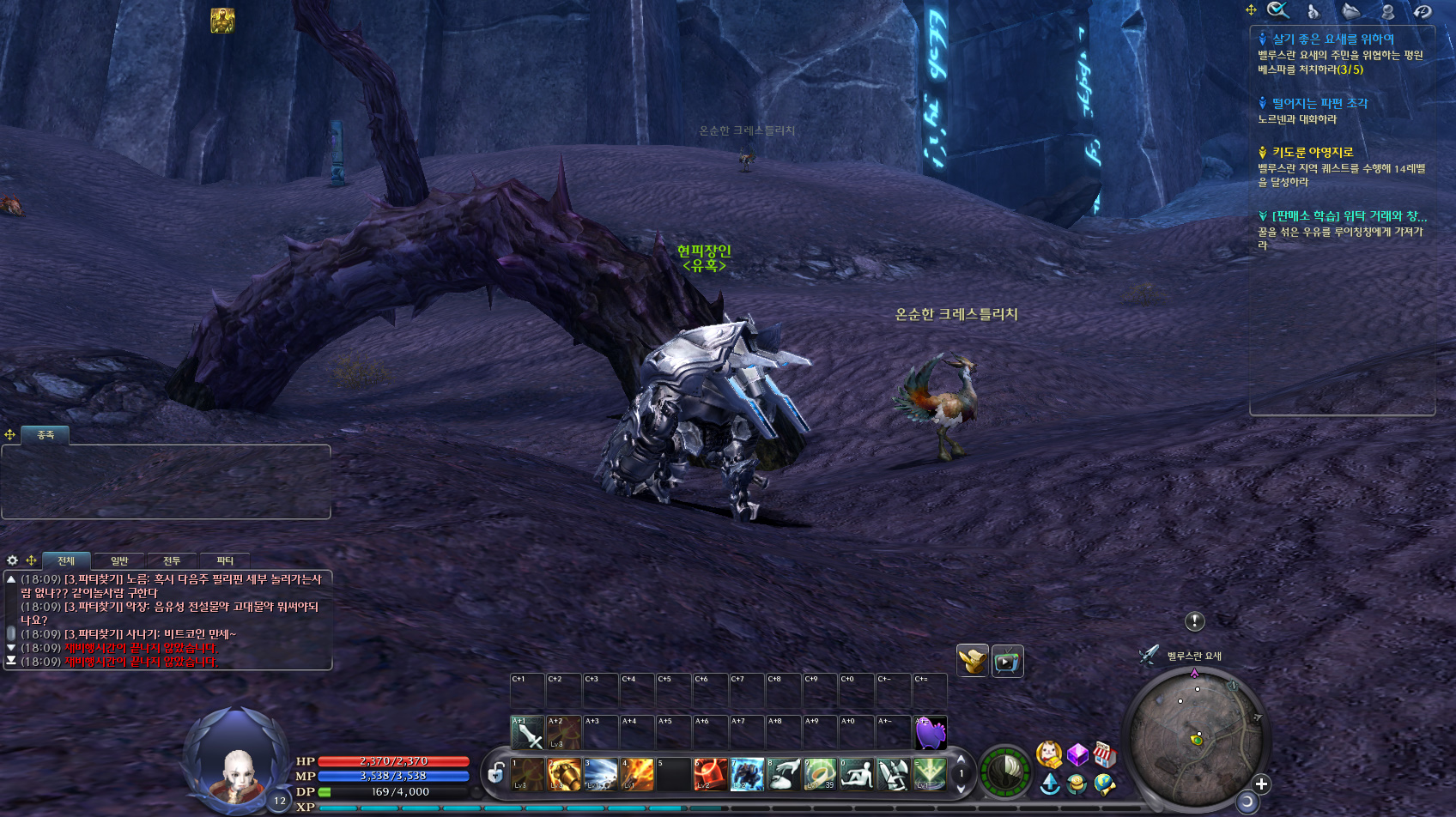Select the 전체 chat tab

click(x=66, y=561)
